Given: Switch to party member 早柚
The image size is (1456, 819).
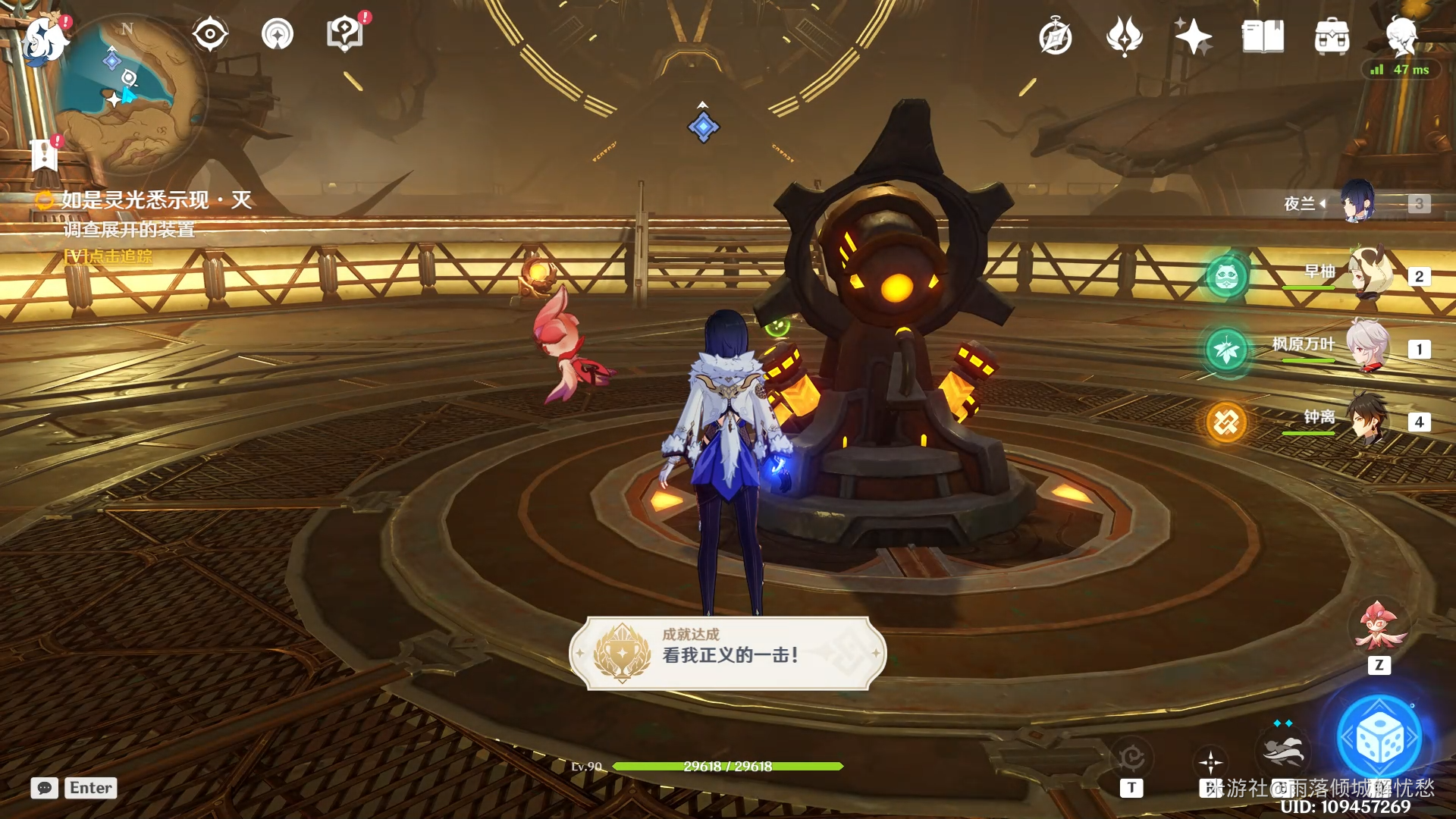Looking at the screenshot, I should pos(1369,274).
